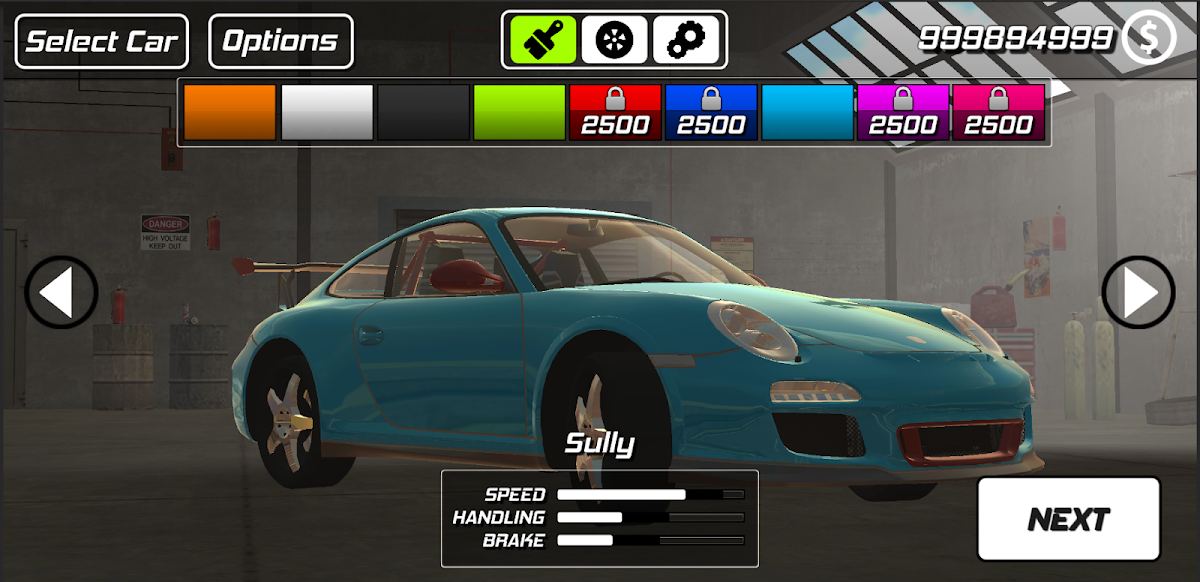This screenshot has height=582, width=1200.
Task: Open the Select Car menu
Action: pos(102,42)
